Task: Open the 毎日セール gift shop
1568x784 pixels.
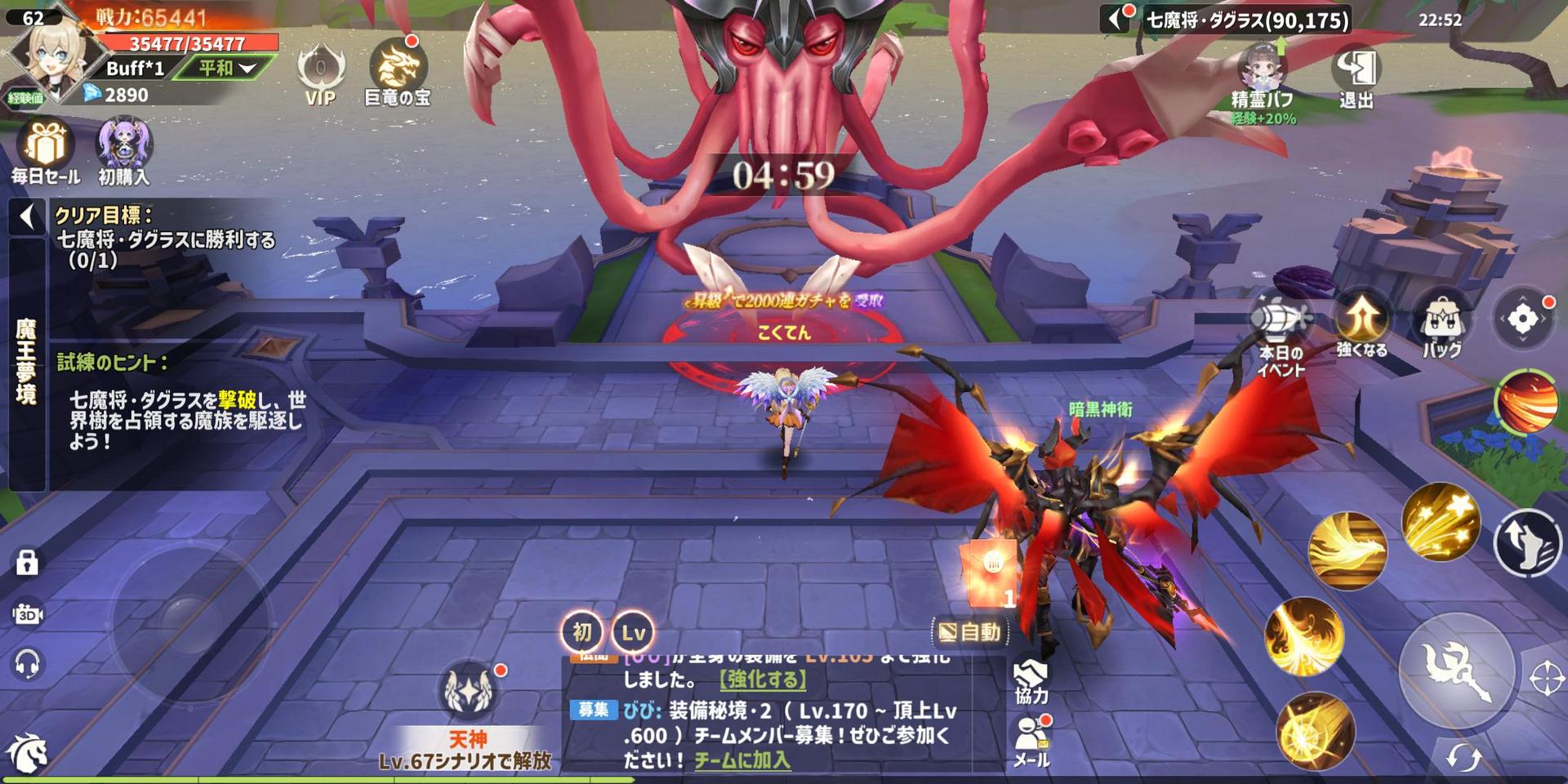Action: (46, 149)
